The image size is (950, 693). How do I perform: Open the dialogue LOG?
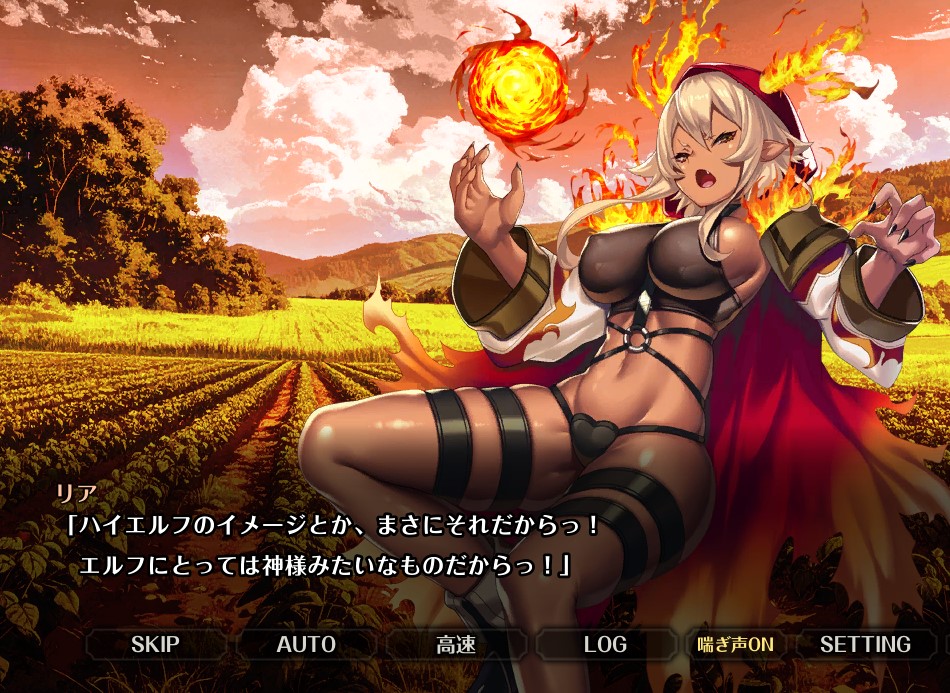point(605,644)
